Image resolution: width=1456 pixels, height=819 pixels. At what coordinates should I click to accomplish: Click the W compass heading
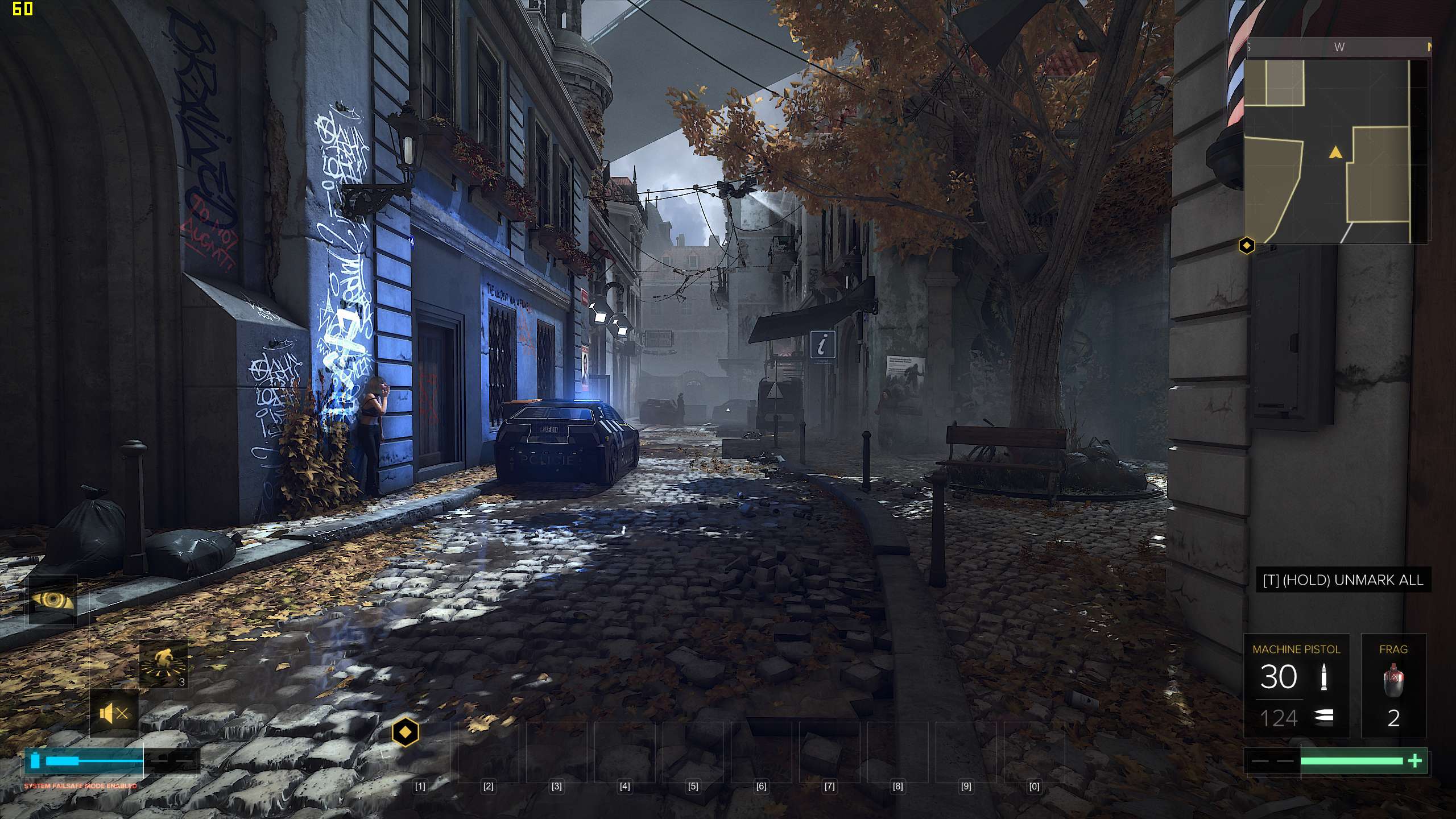[1339, 47]
